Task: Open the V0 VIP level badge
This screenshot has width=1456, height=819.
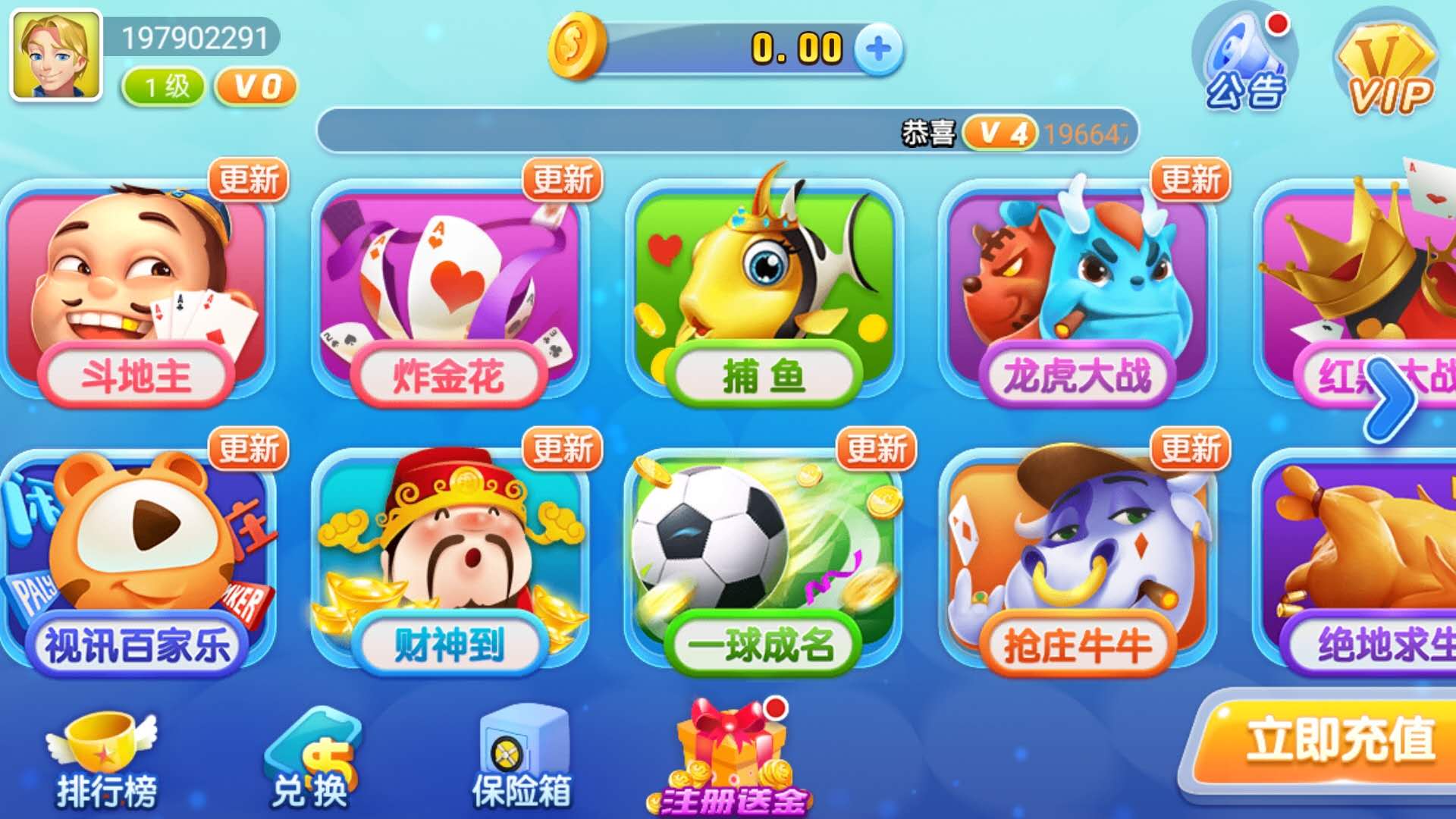Action: (x=256, y=86)
